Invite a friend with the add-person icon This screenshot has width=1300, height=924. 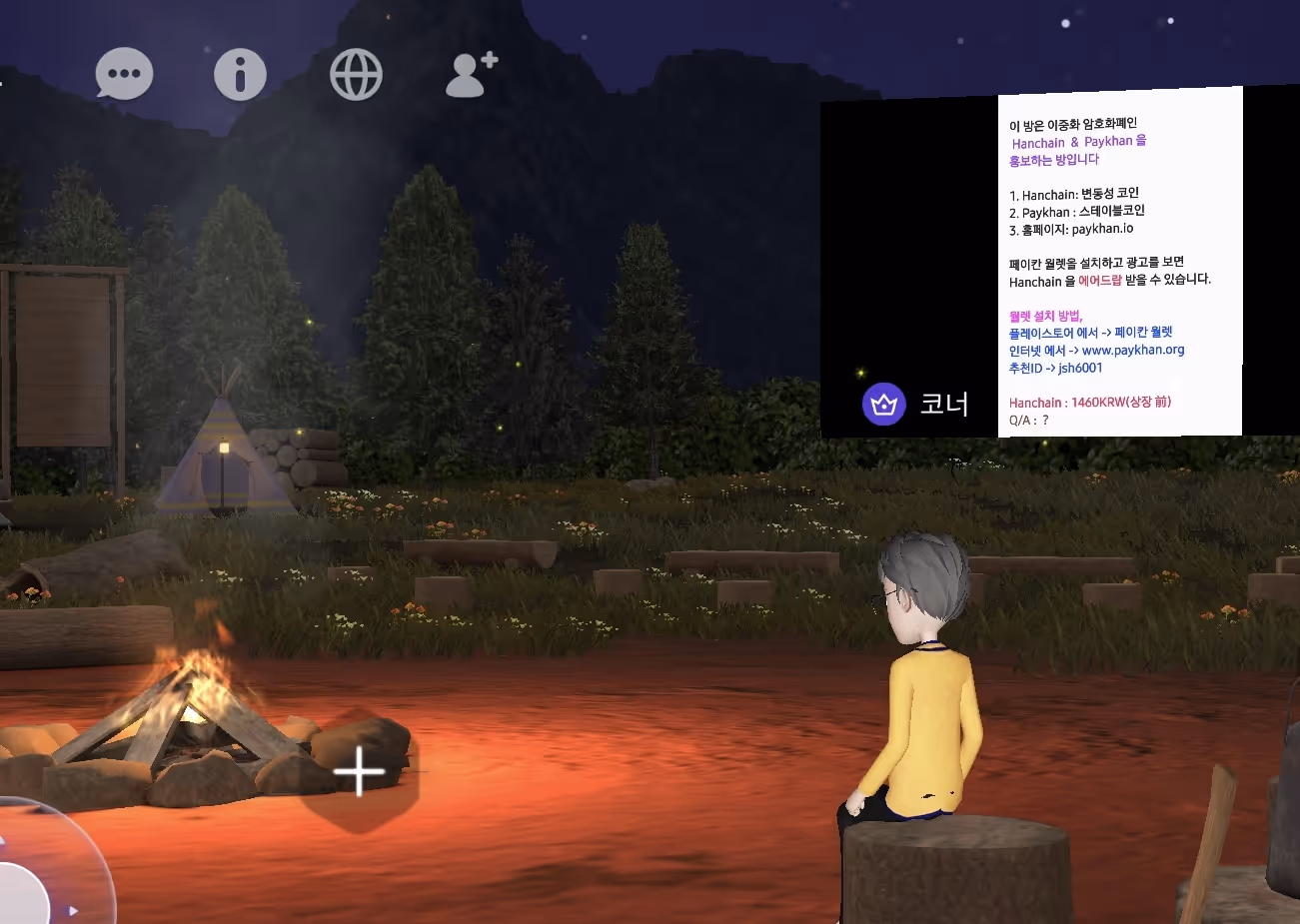pos(471,75)
